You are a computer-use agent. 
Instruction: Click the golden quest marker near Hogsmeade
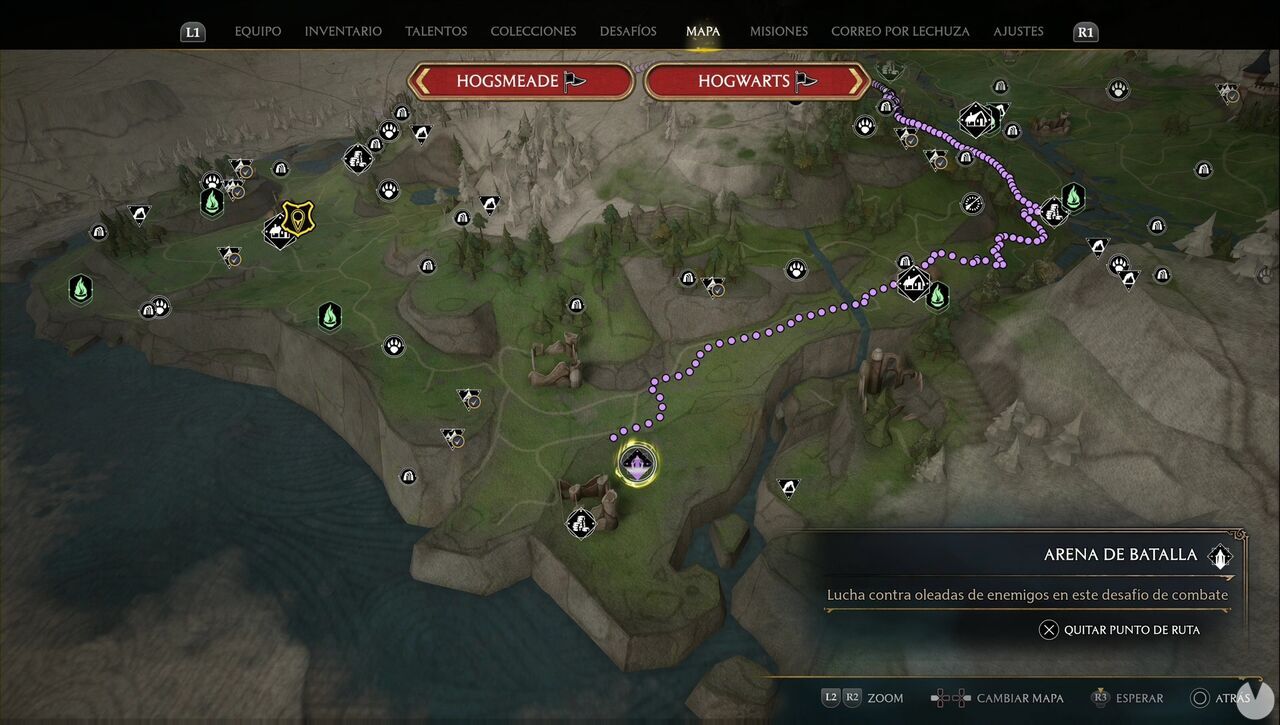[x=297, y=217]
